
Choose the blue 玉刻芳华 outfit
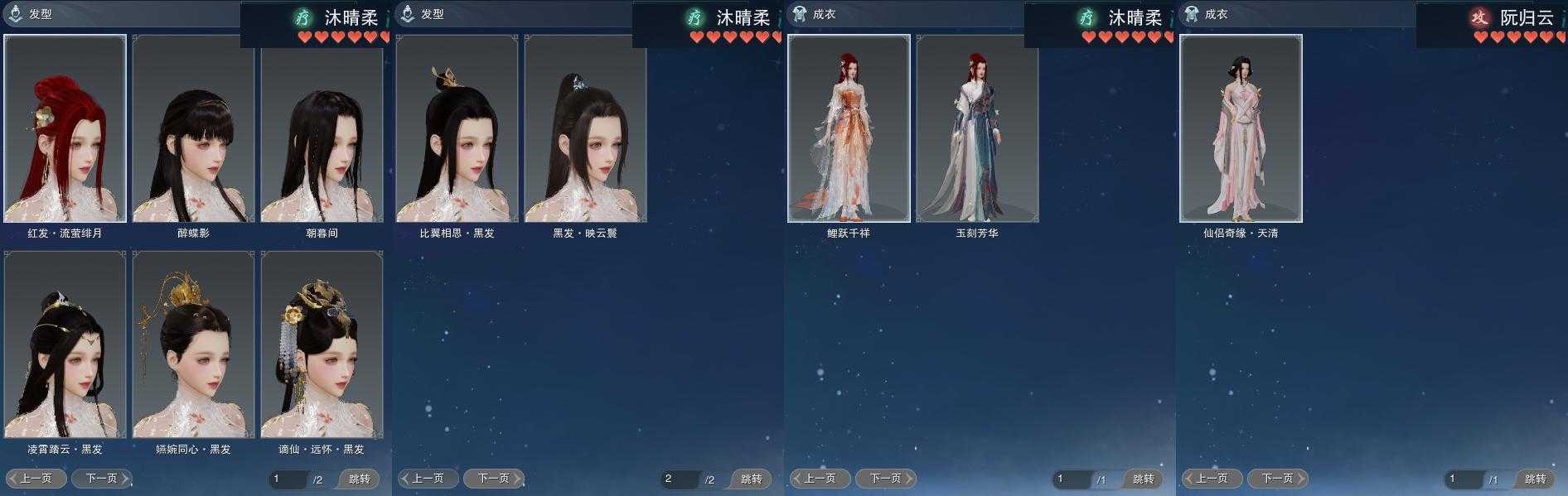tap(977, 128)
